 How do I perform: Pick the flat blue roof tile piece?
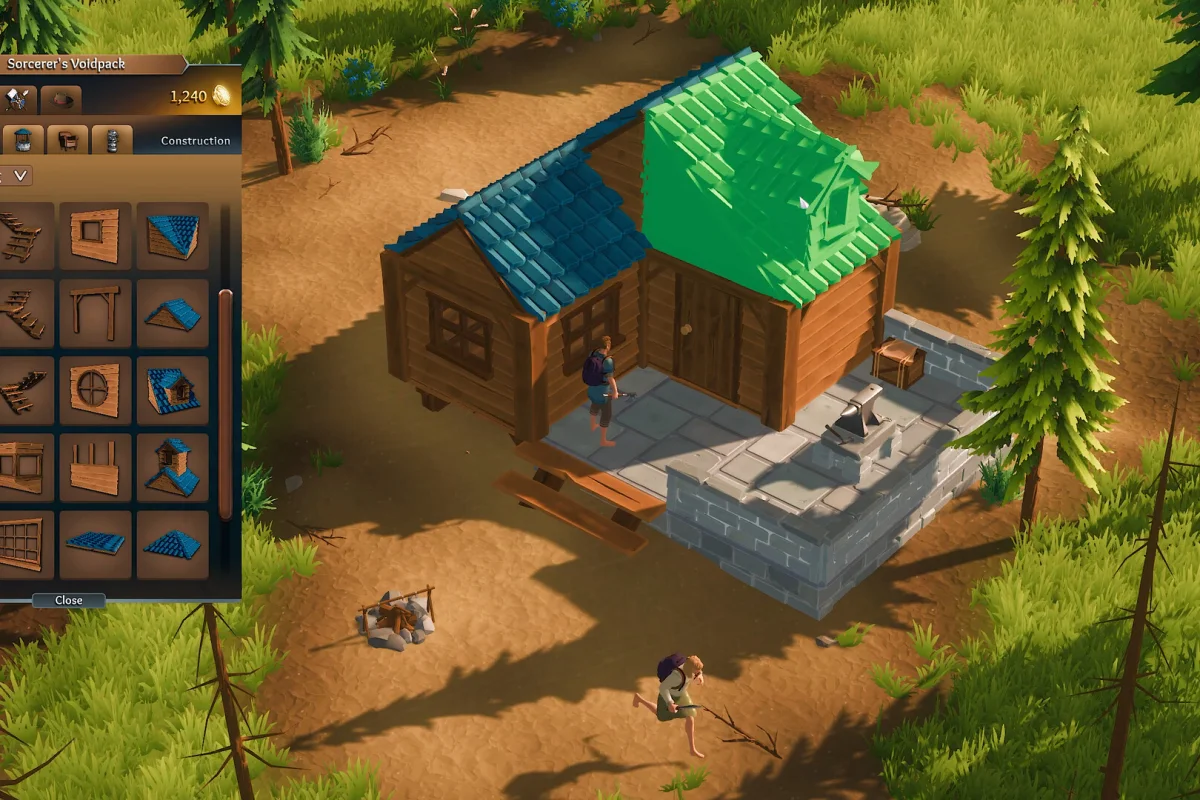[95, 544]
